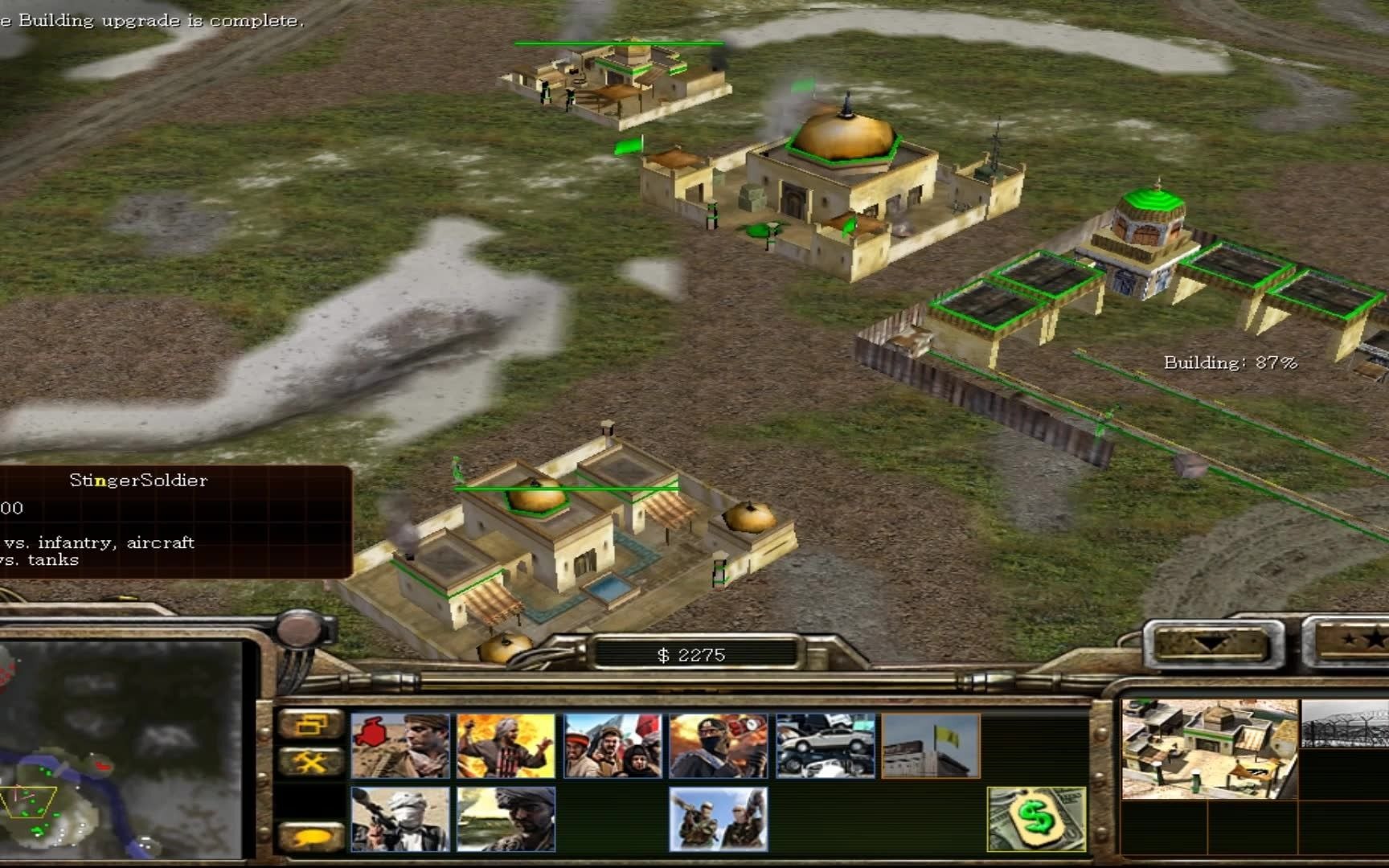Train a Hijacker unit
Screen dimensions: 1389x868
pos(506,819)
